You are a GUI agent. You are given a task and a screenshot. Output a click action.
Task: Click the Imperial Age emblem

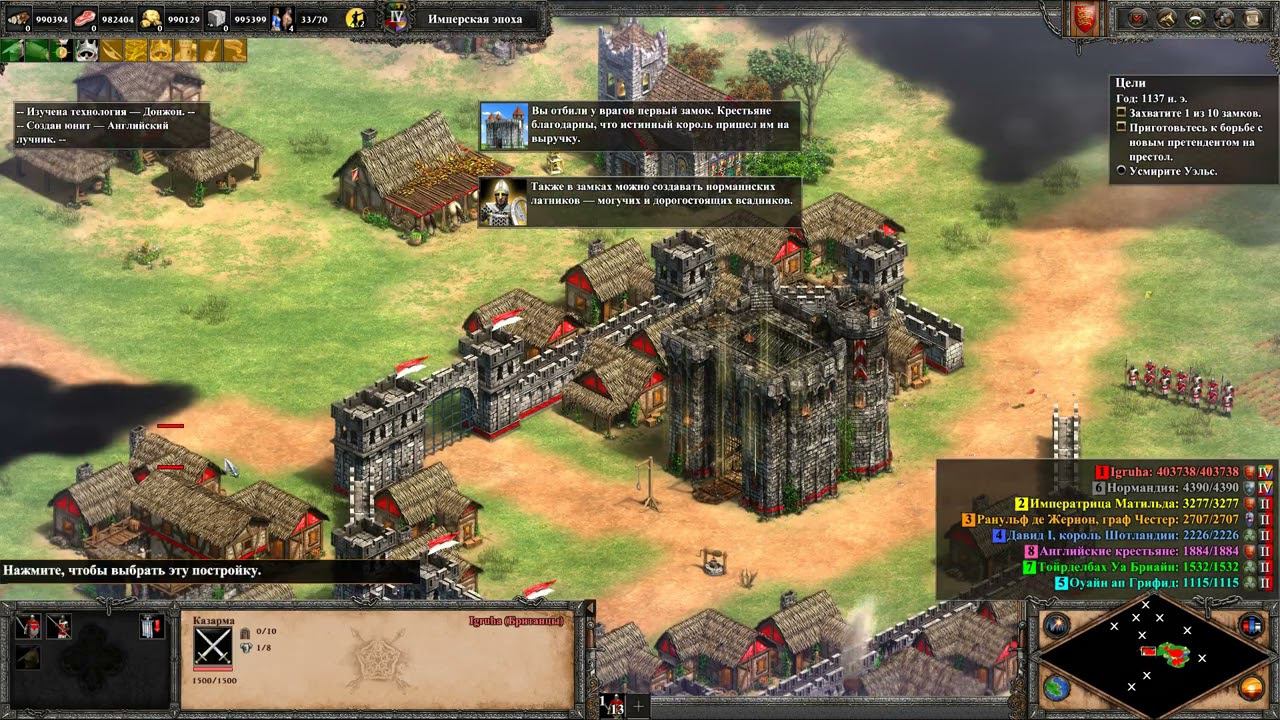point(398,18)
